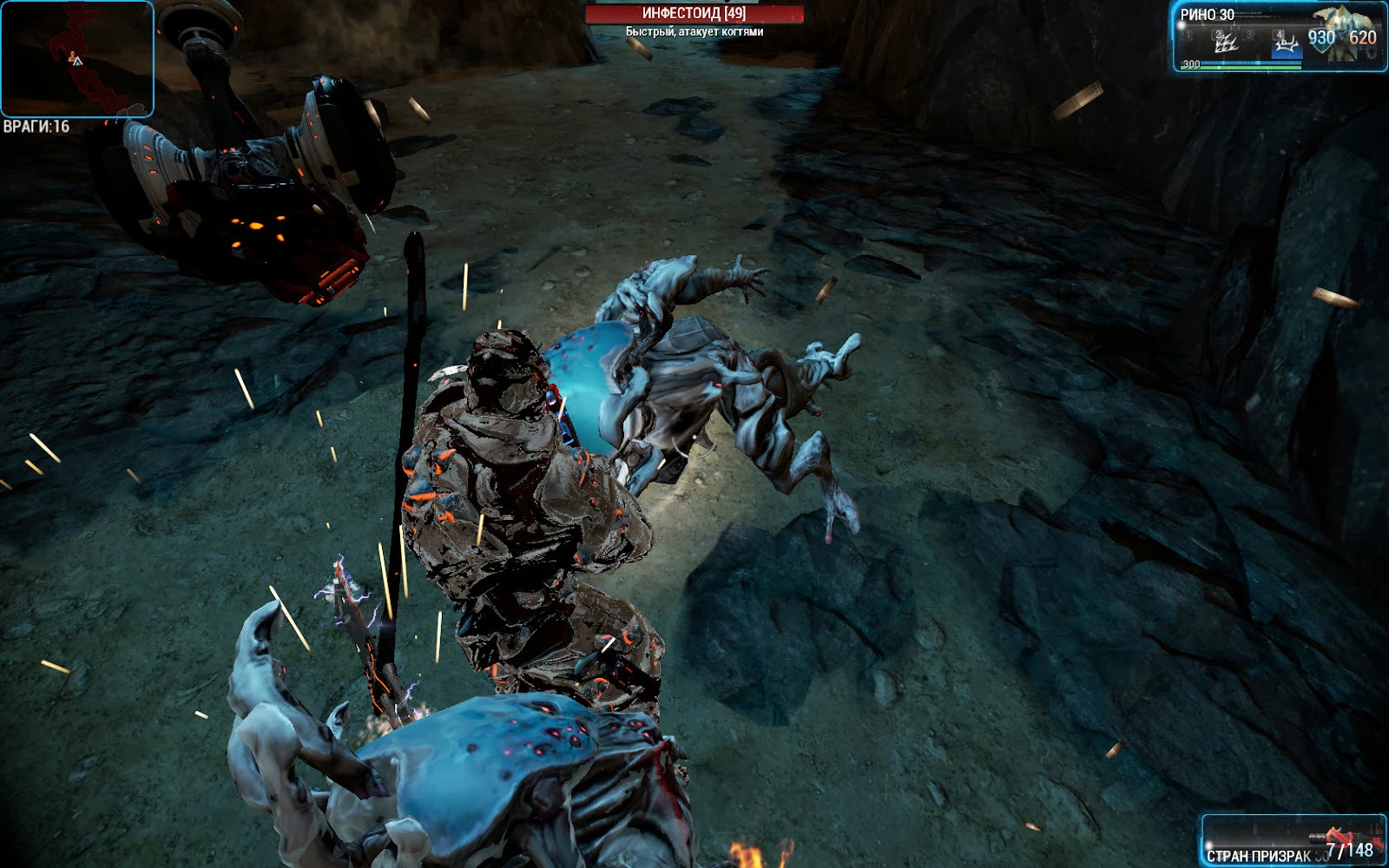
Task: Click the green health bar under the 300 energy value
Action: [x=1240, y=66]
